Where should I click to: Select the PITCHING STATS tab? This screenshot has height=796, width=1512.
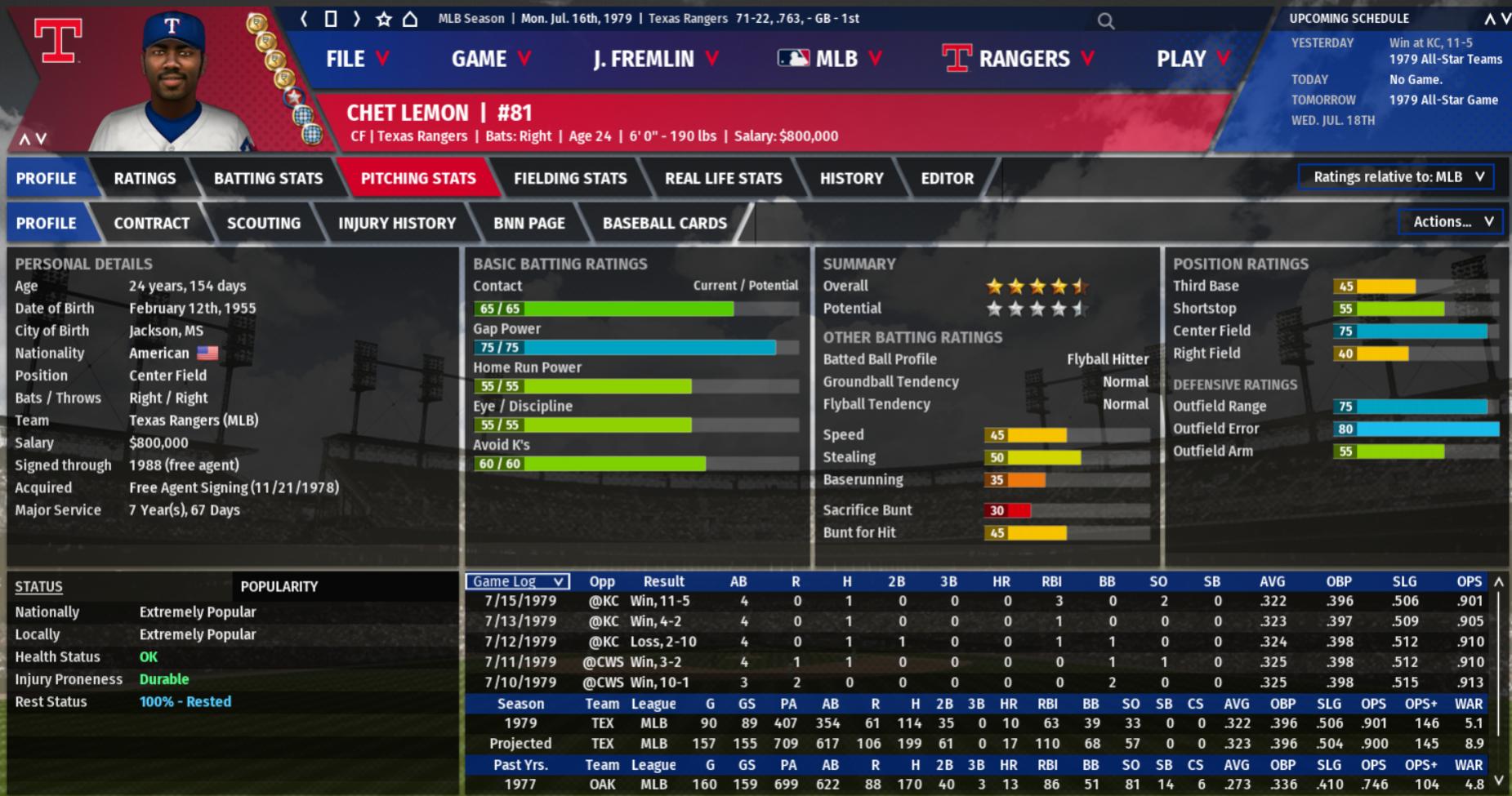point(418,178)
